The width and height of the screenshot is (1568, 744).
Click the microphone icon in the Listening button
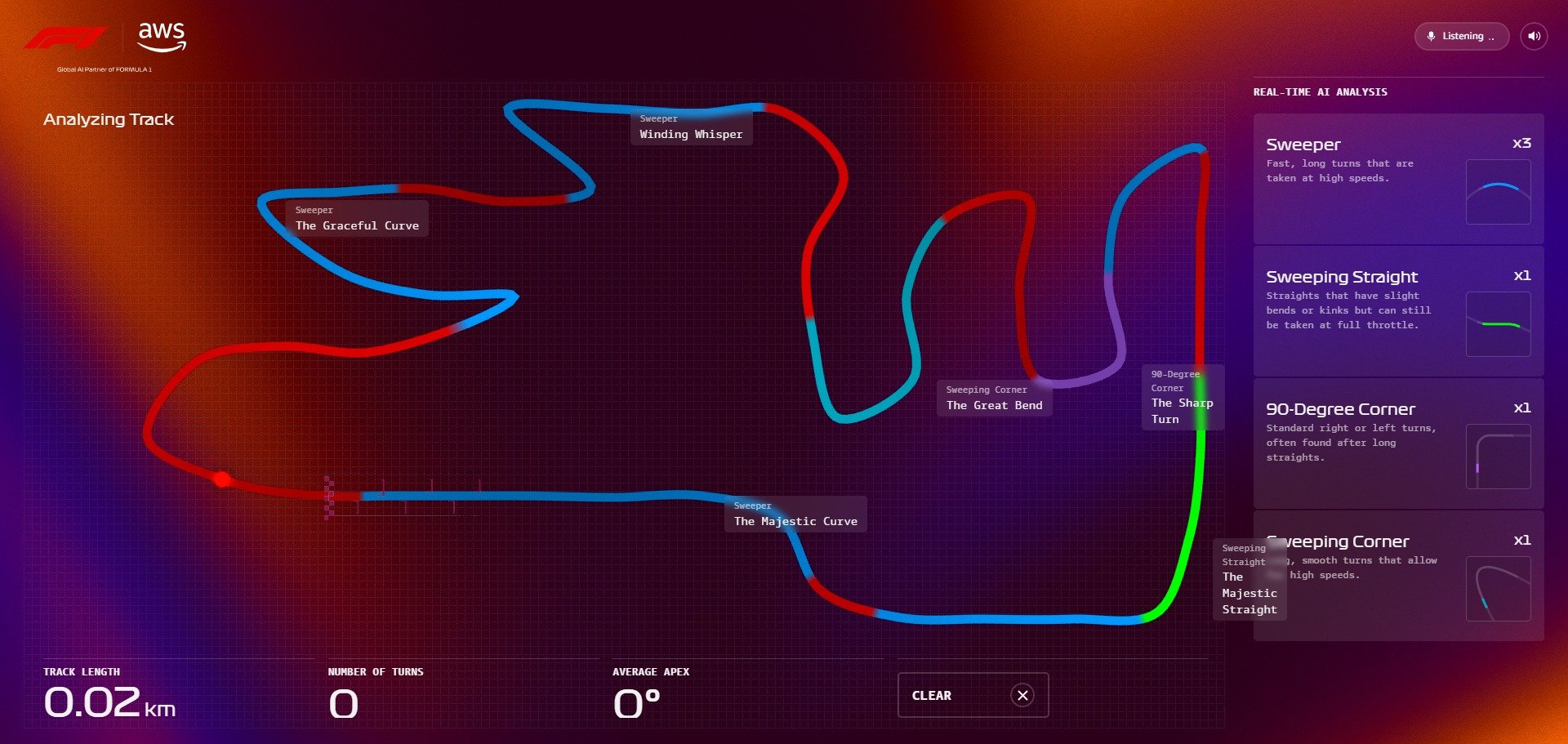1431,36
